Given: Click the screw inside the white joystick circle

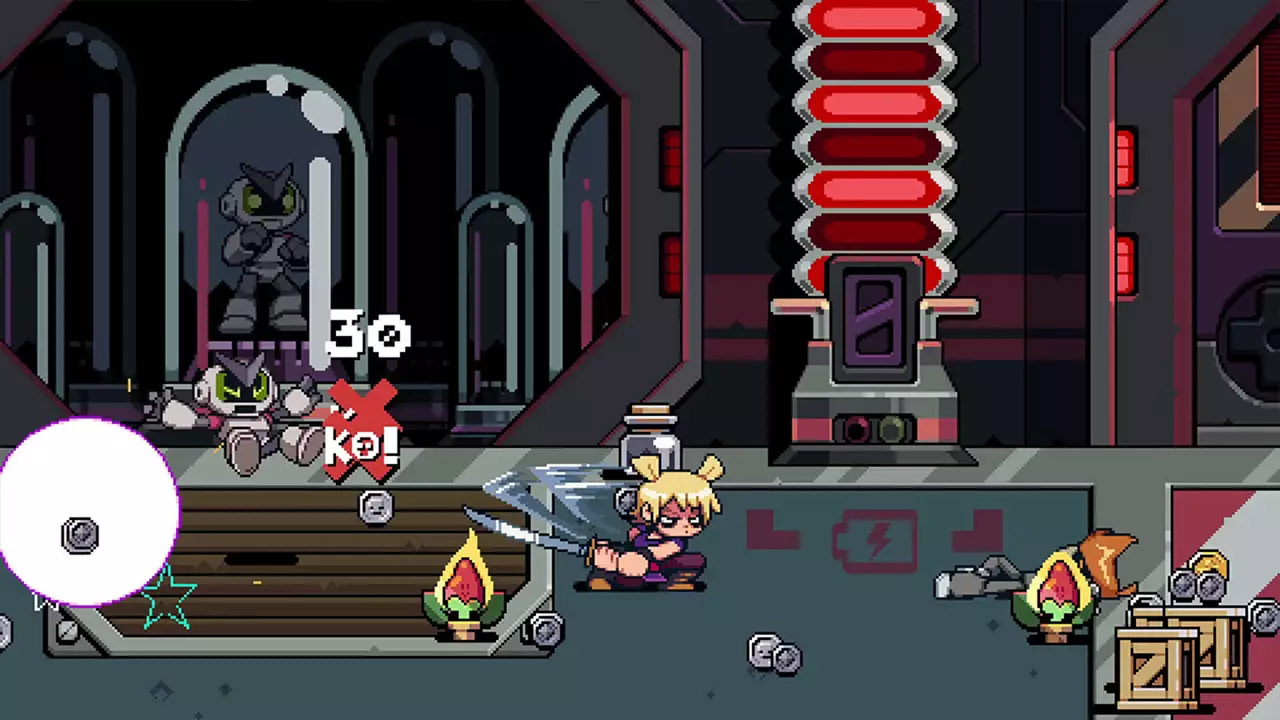Looking at the screenshot, I should coord(78,537).
